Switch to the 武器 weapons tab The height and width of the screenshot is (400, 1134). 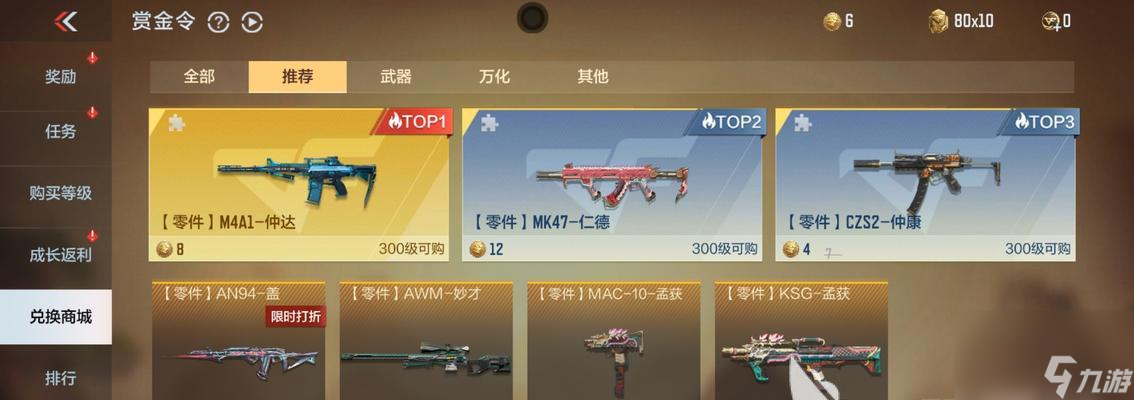(x=396, y=76)
